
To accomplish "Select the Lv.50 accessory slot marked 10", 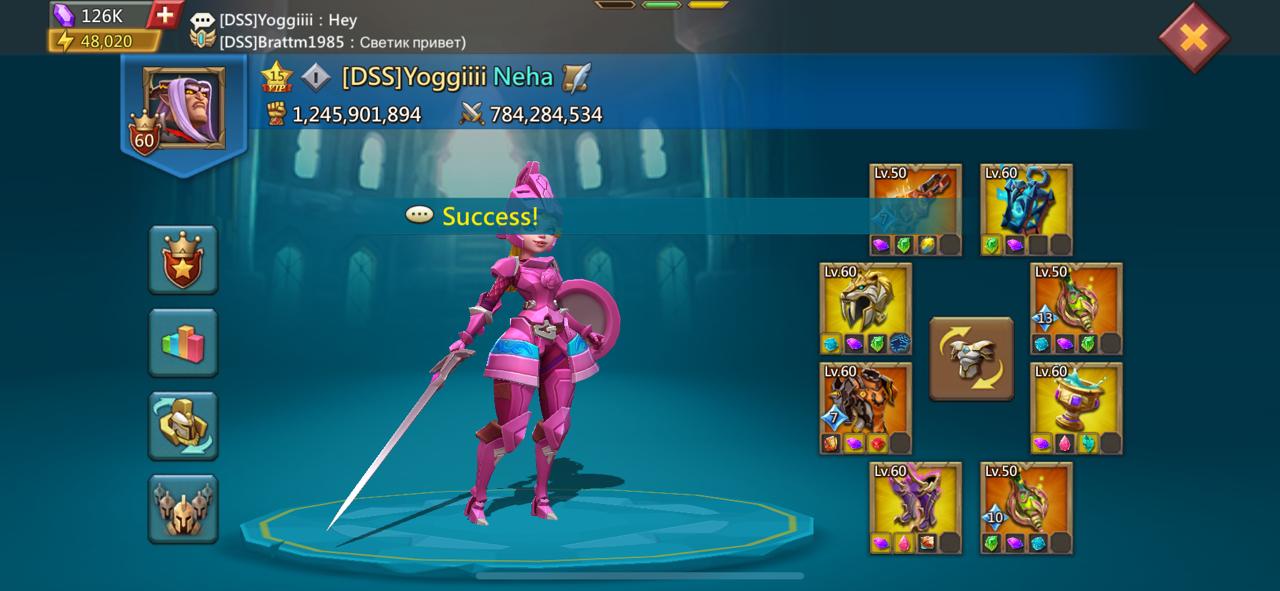I will pos(1026,507).
